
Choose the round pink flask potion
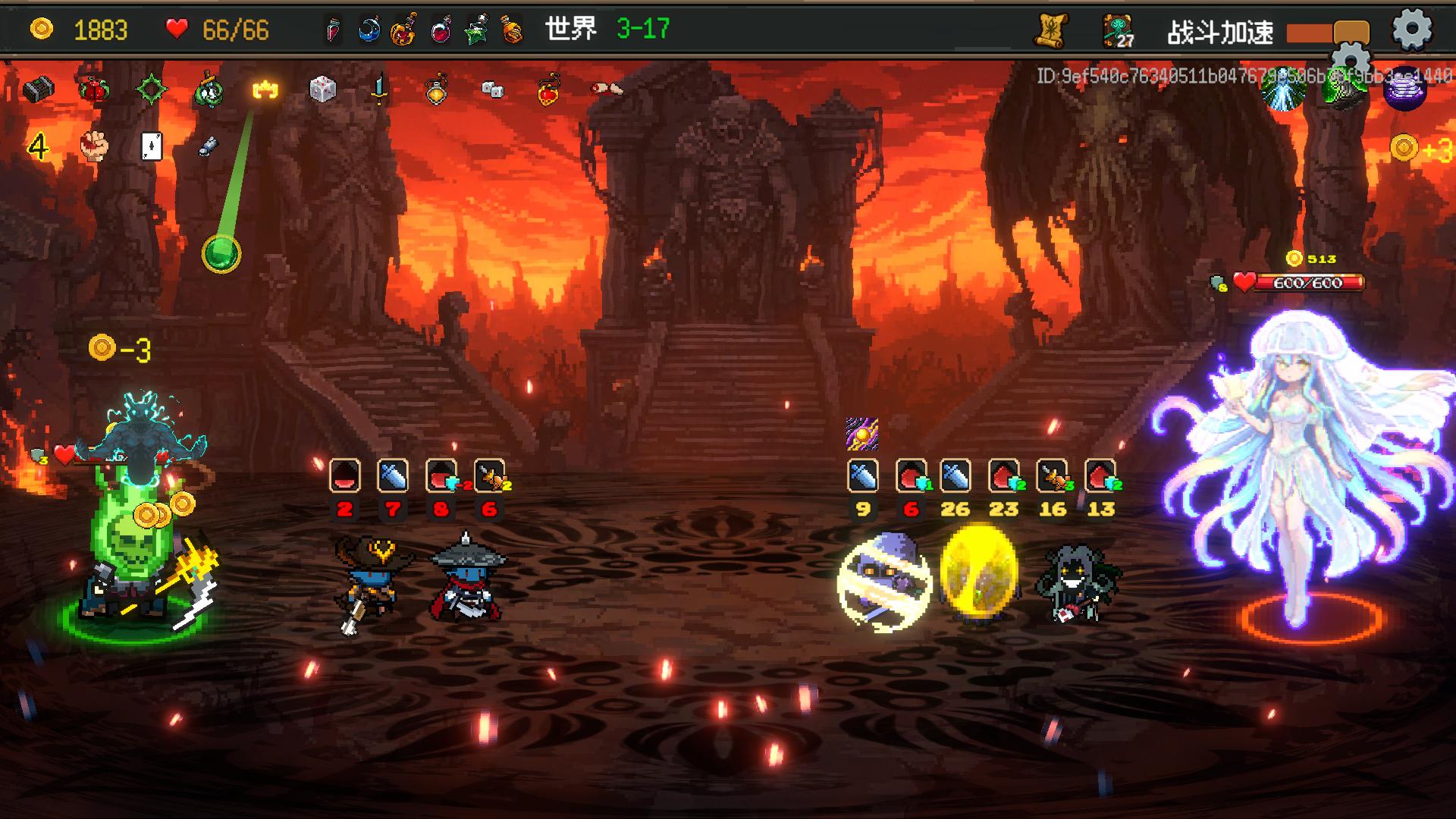tap(441, 30)
